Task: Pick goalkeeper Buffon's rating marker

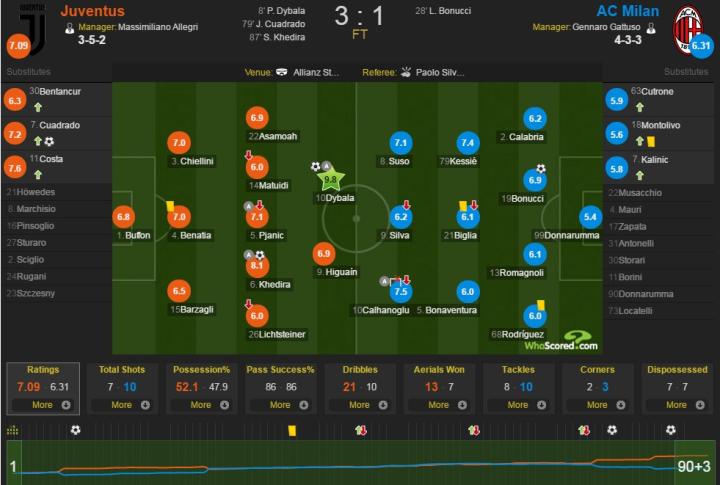Action: click(125, 216)
